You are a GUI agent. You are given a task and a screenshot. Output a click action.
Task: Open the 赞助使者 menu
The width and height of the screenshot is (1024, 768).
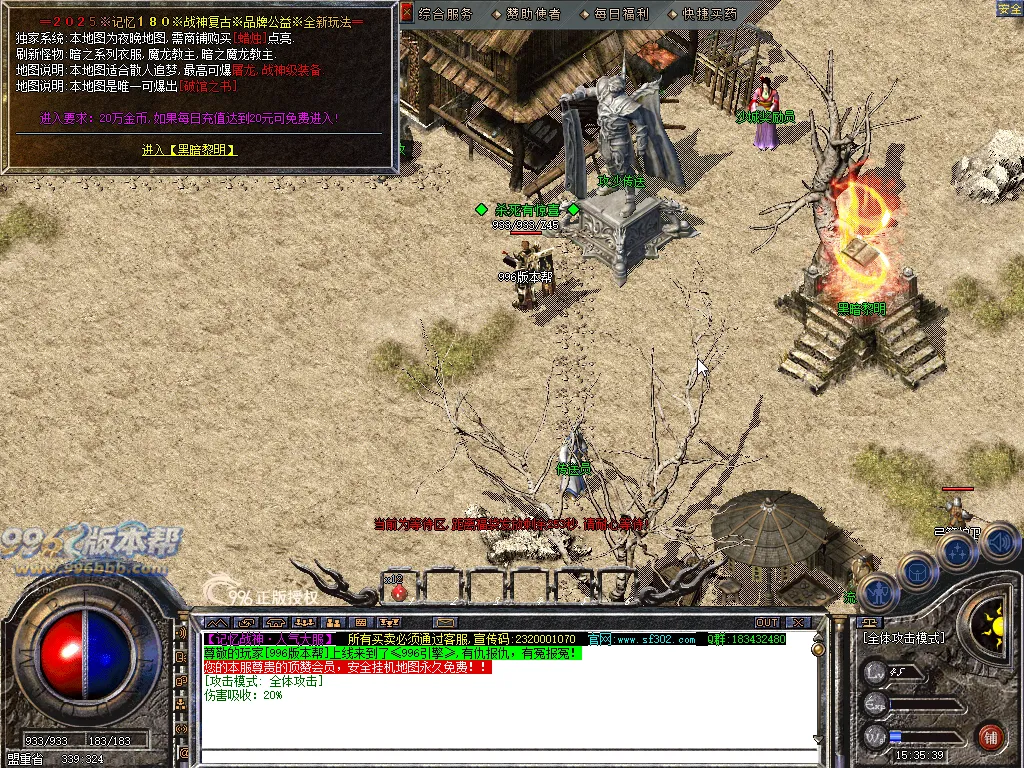[x=527, y=14]
